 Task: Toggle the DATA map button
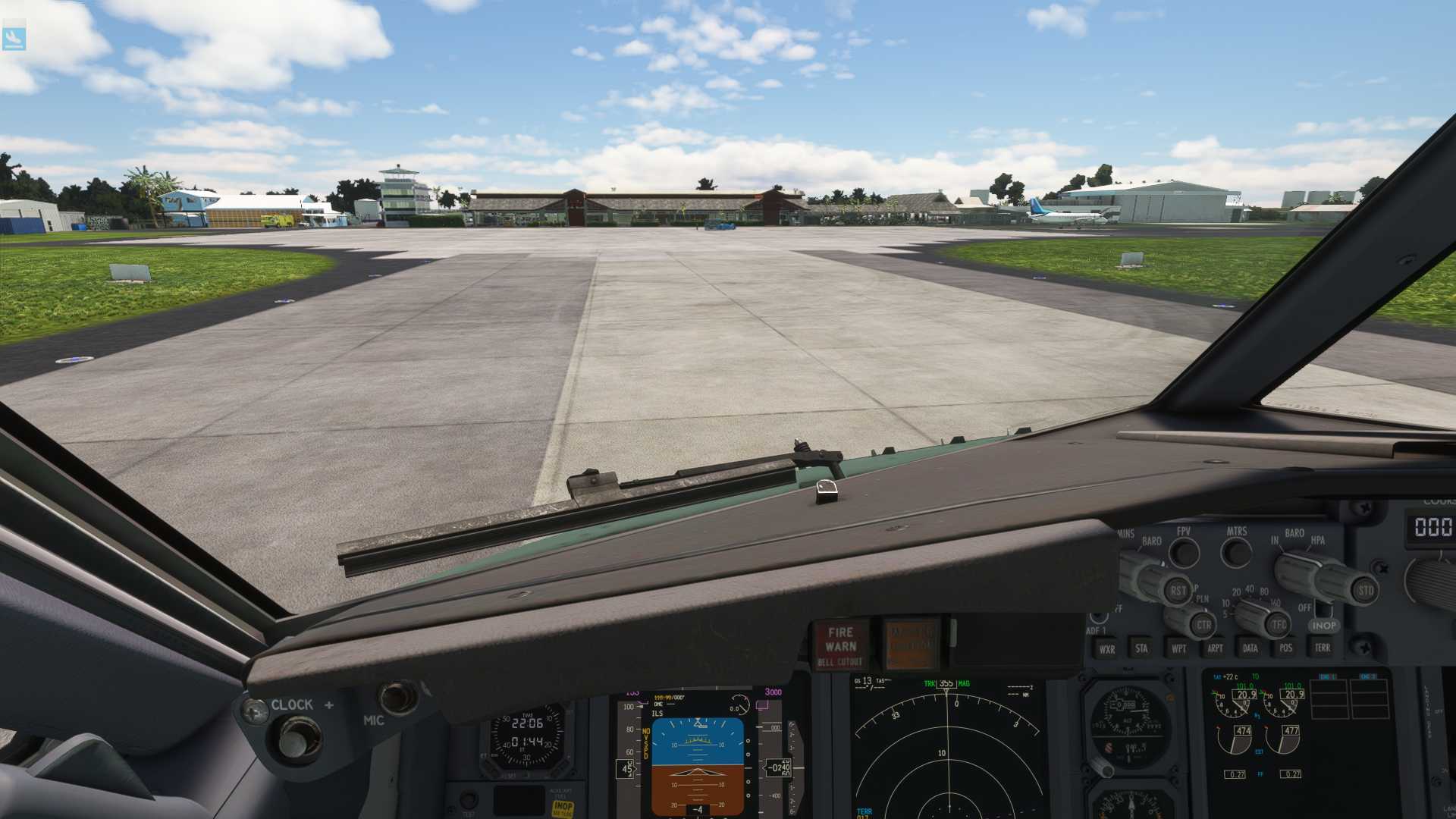[x=1250, y=648]
